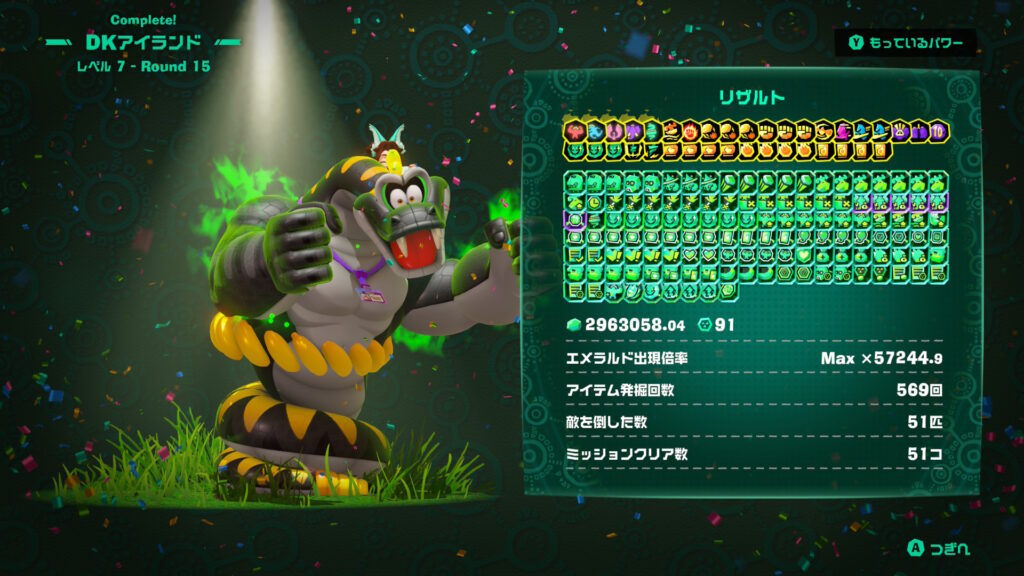Pick the pink Ostrich Bananza power icon

614,131
